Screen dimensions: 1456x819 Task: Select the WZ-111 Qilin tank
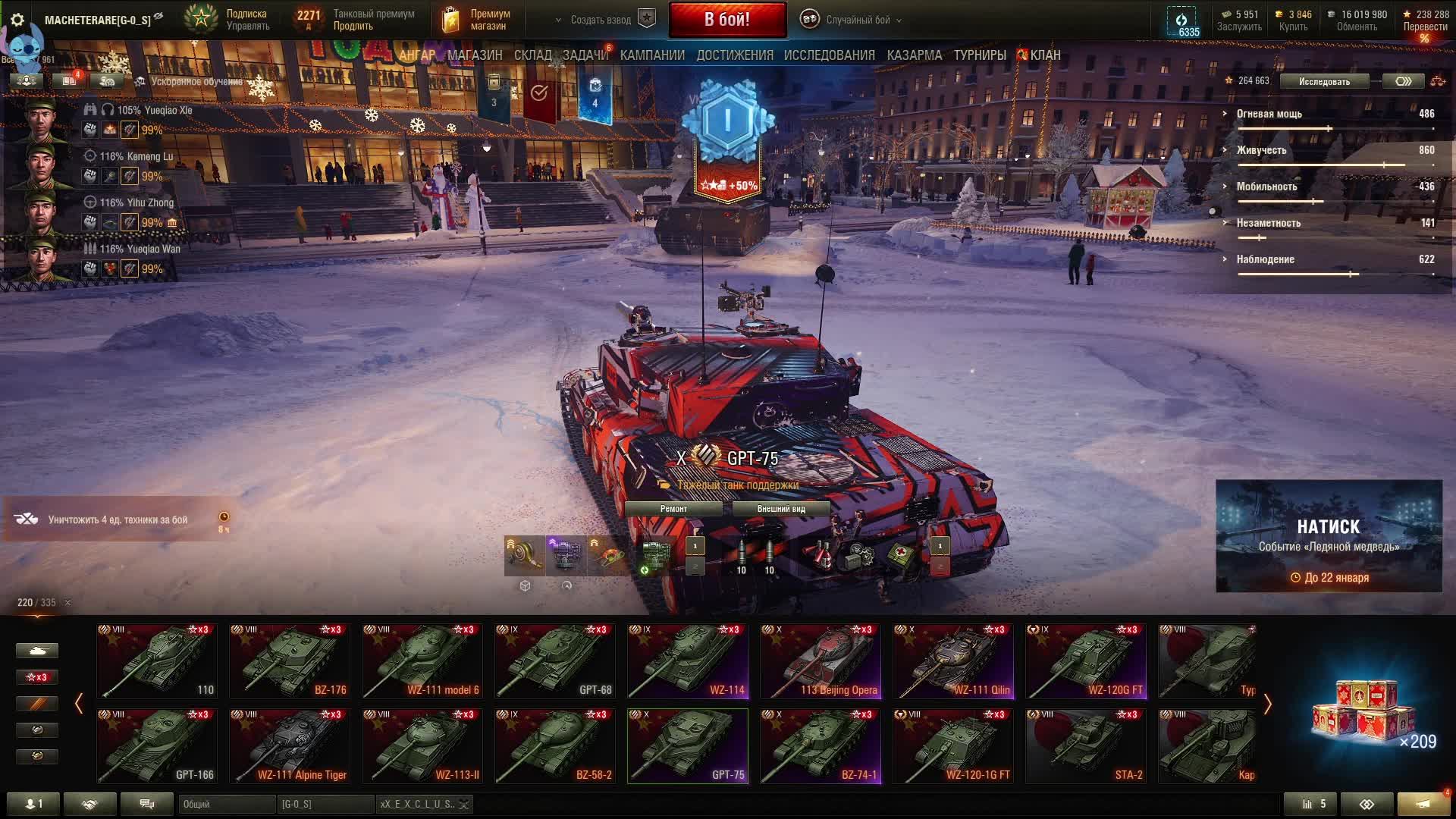[x=953, y=661]
